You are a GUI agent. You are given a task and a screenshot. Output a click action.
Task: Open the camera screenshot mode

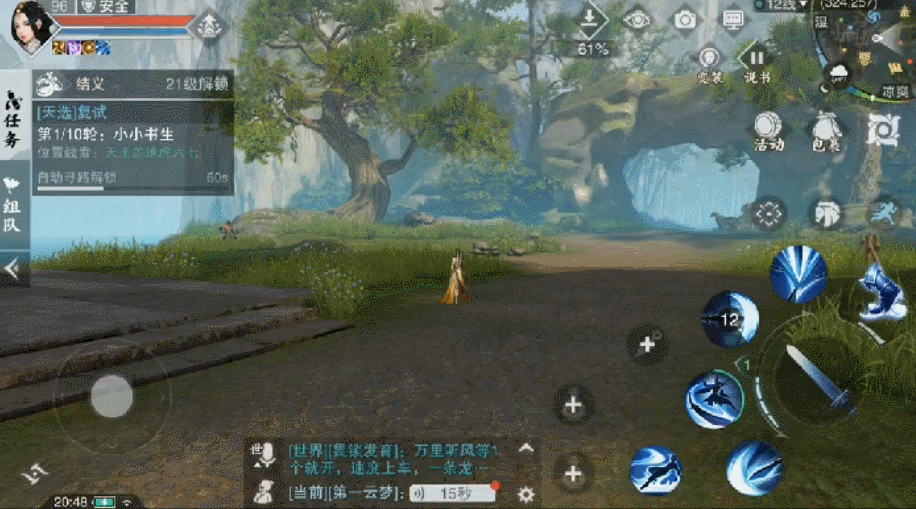pos(685,19)
